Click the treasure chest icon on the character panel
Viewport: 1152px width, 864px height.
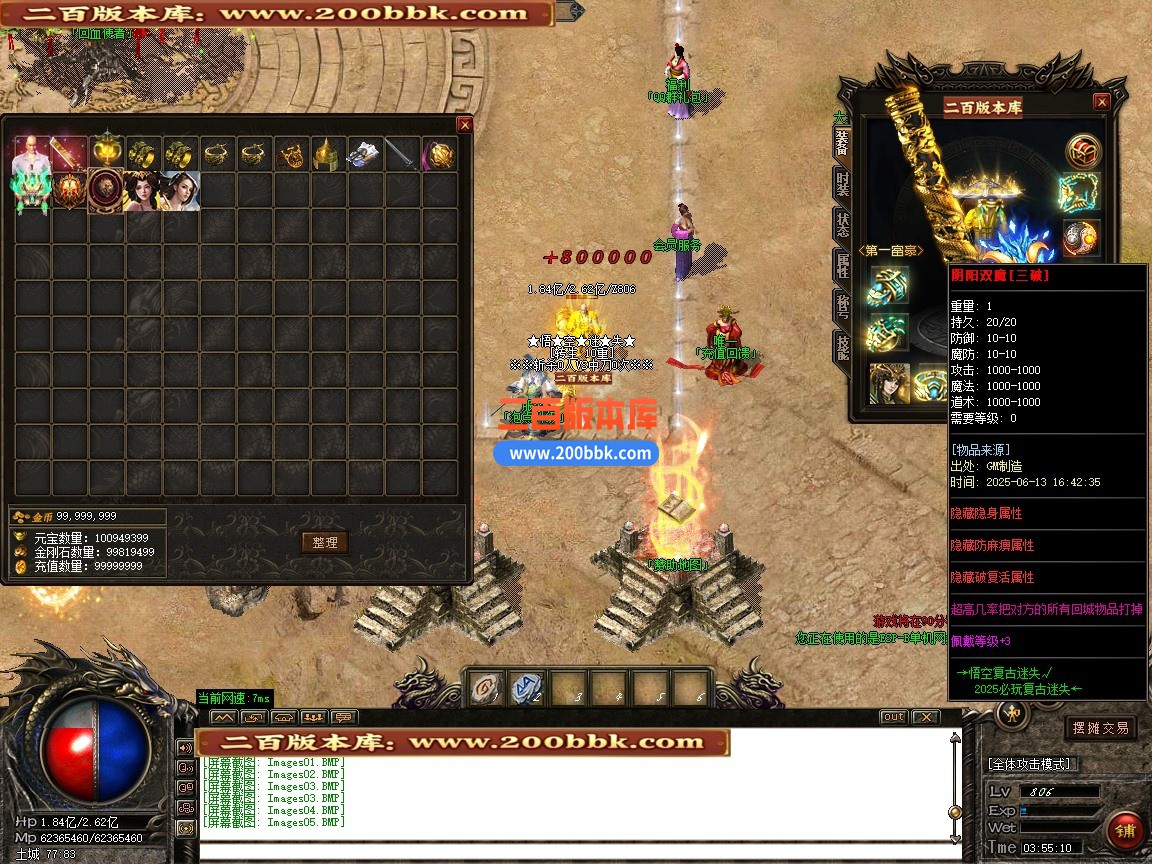pyautogui.click(x=1082, y=151)
